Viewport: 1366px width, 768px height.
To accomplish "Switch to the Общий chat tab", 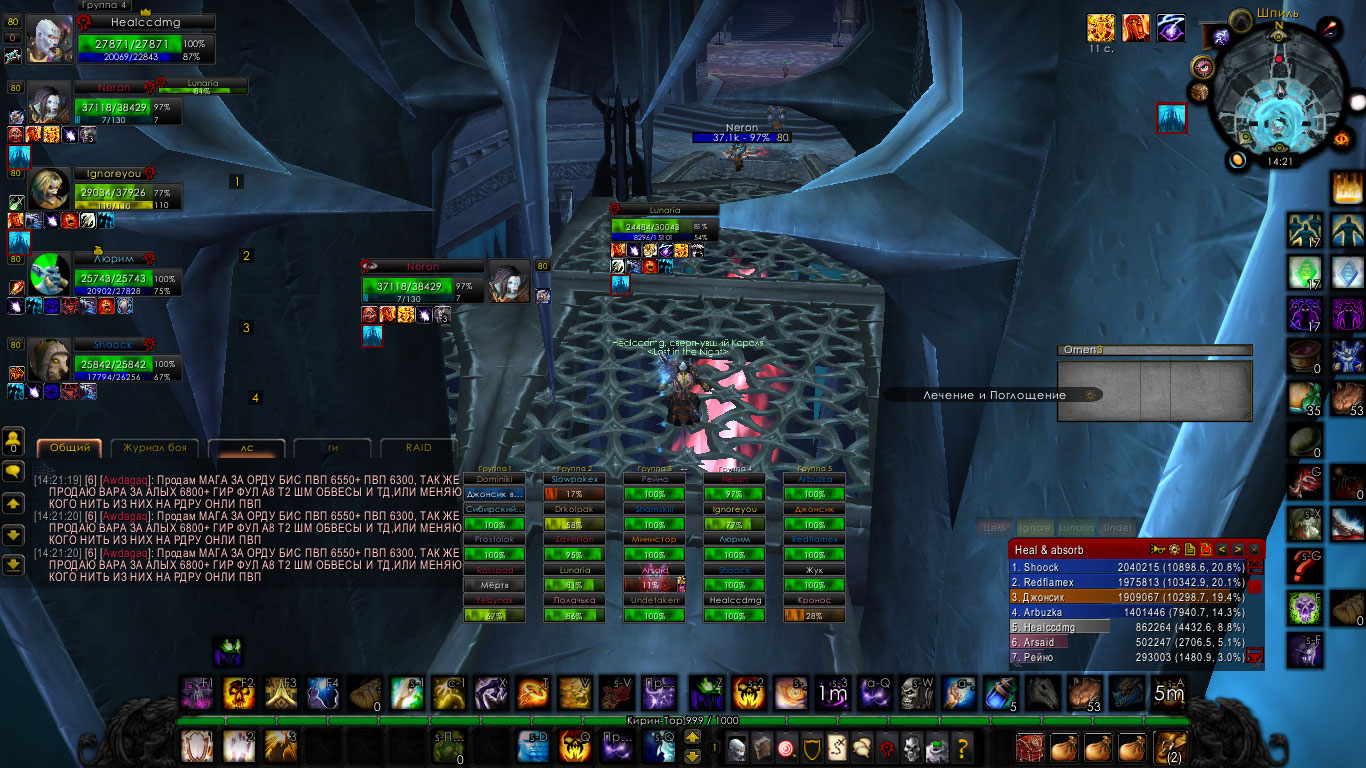I will click(70, 448).
